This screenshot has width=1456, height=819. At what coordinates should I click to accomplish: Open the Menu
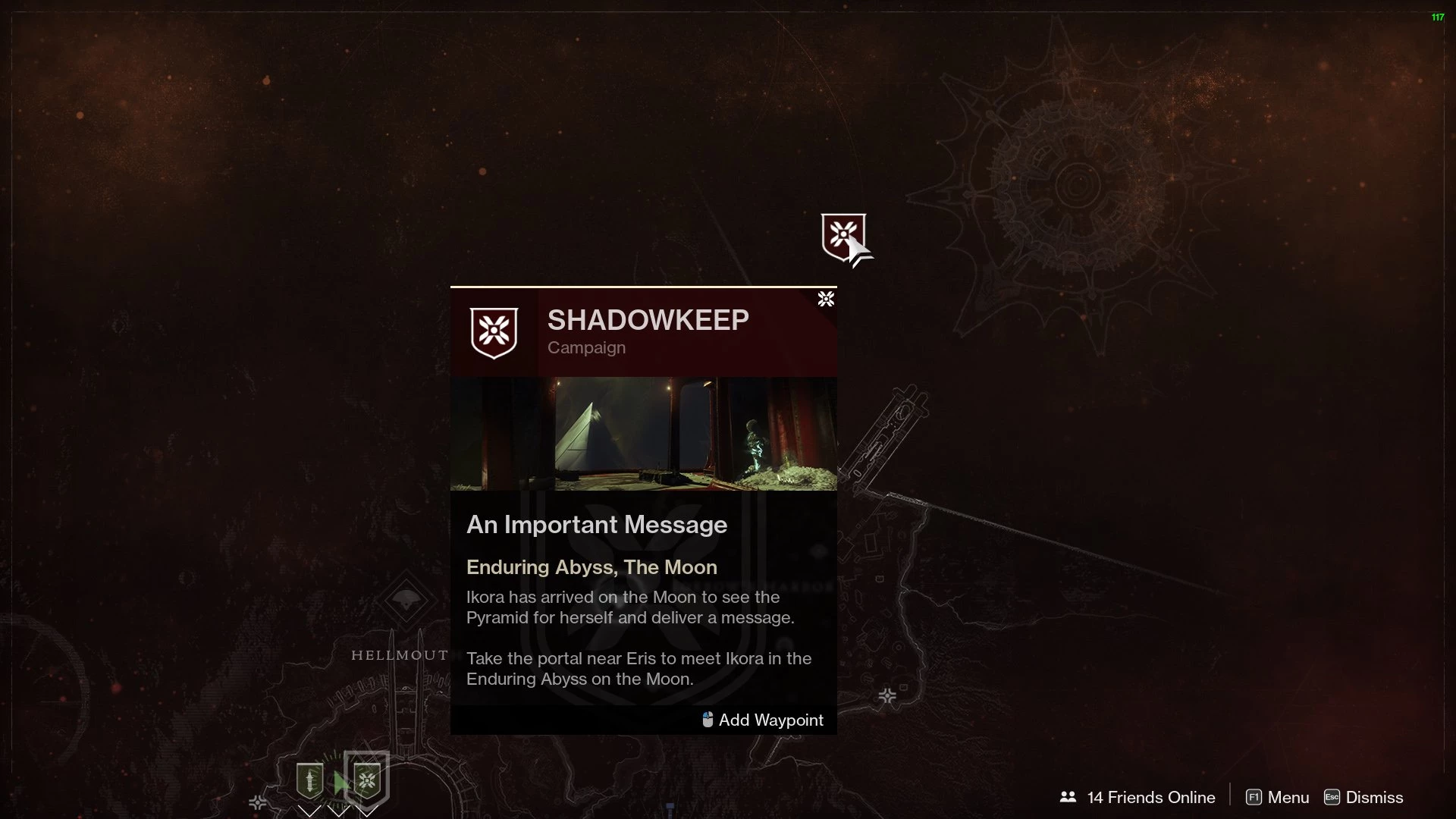click(x=1278, y=797)
